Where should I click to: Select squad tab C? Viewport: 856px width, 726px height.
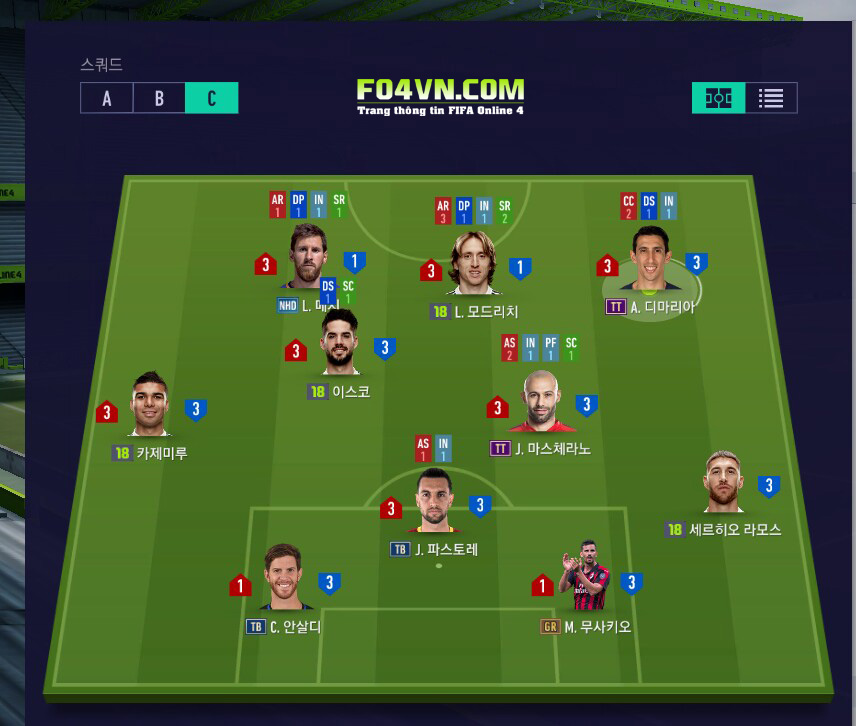coord(212,98)
